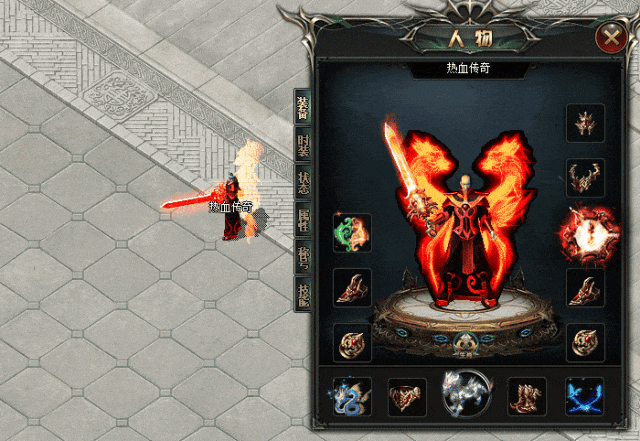
Task: Open the 称号 titles tab
Action: pos(302,255)
